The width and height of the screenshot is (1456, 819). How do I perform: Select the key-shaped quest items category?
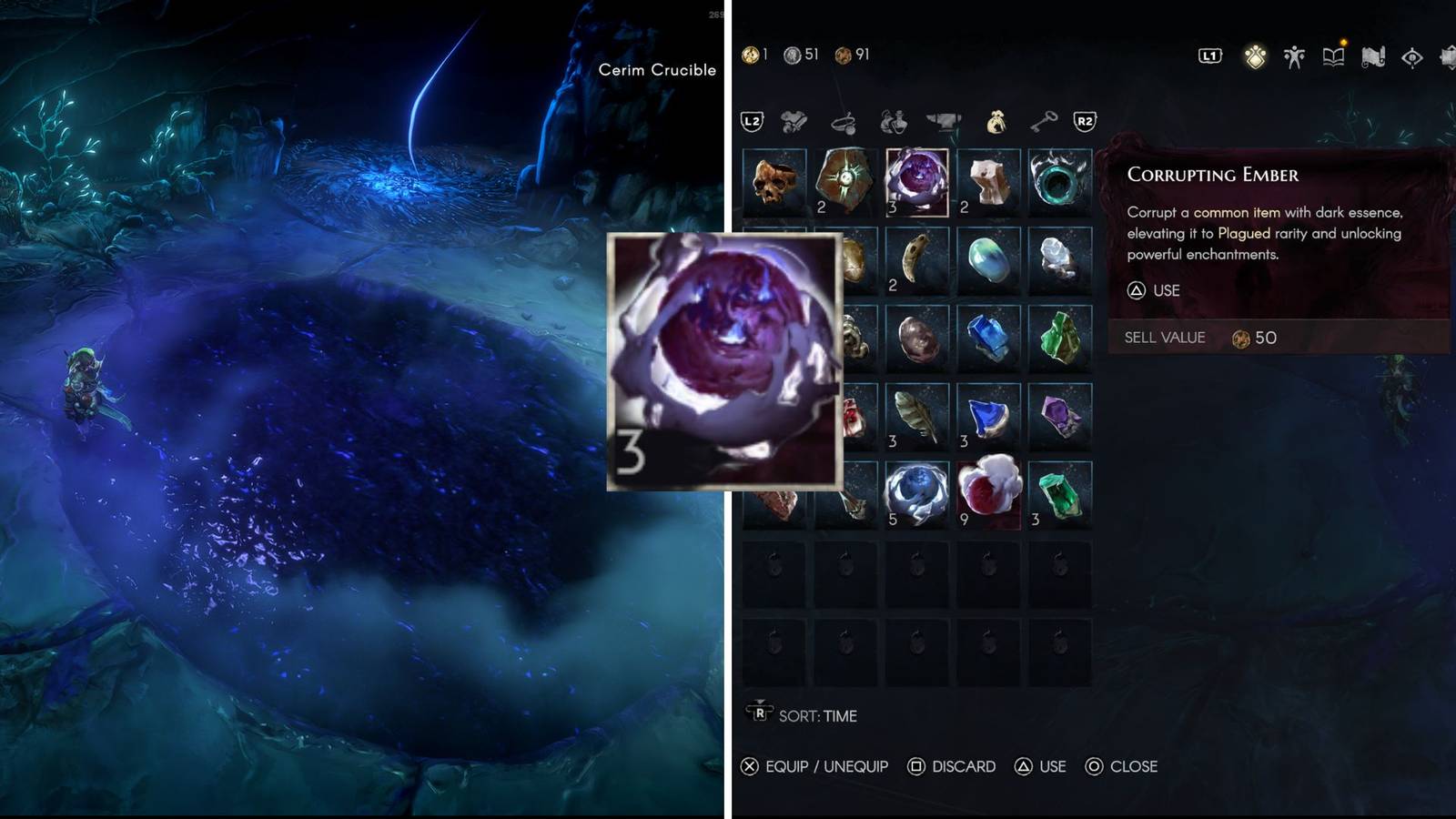pos(1045,120)
